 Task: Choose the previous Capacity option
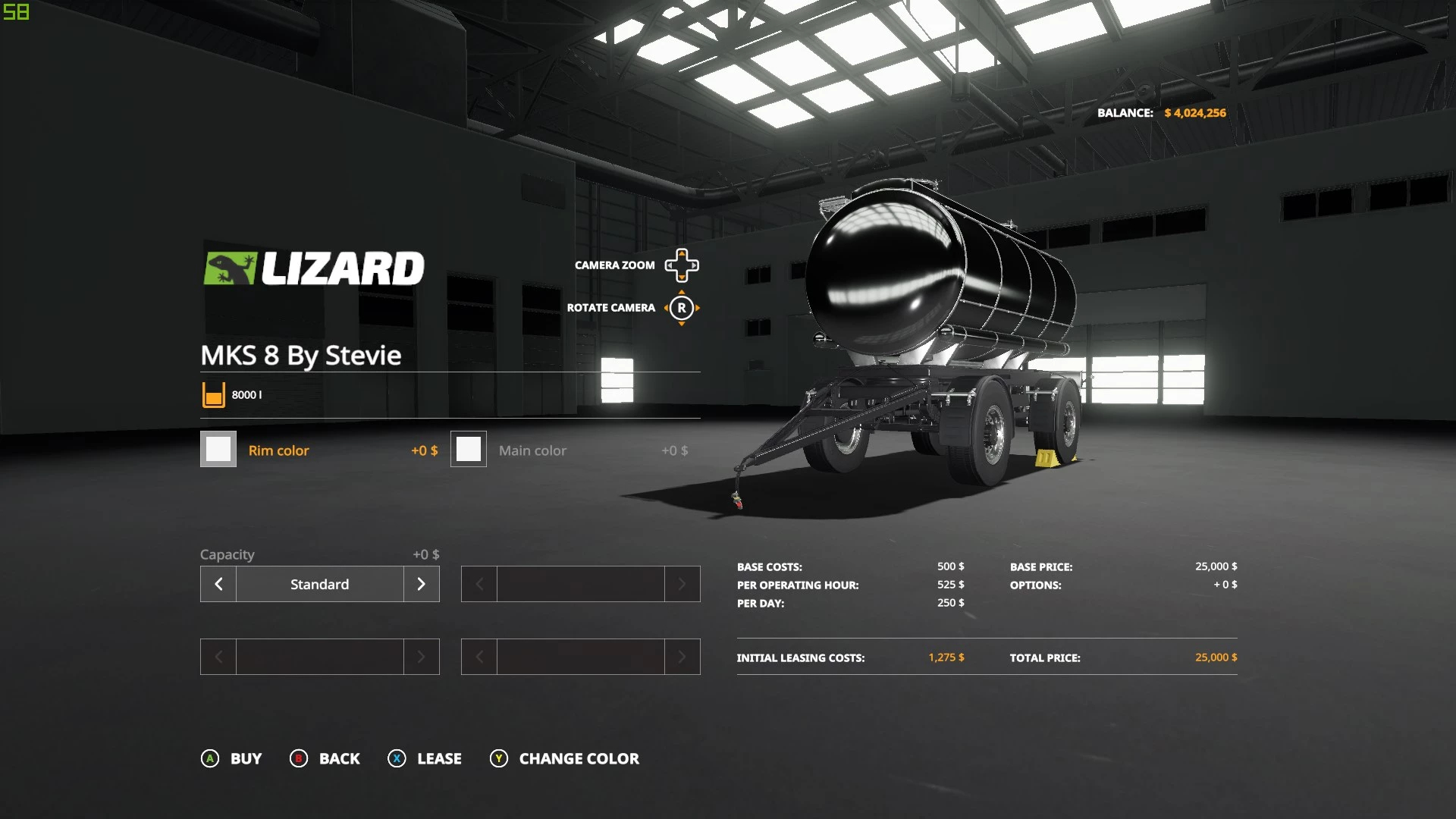point(218,584)
